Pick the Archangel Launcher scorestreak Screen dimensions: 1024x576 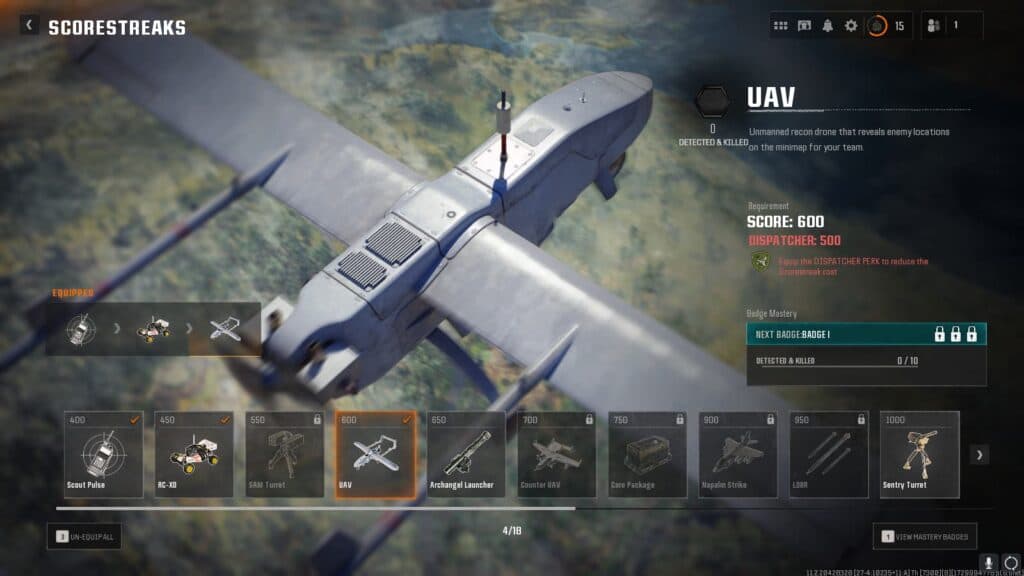[466, 454]
